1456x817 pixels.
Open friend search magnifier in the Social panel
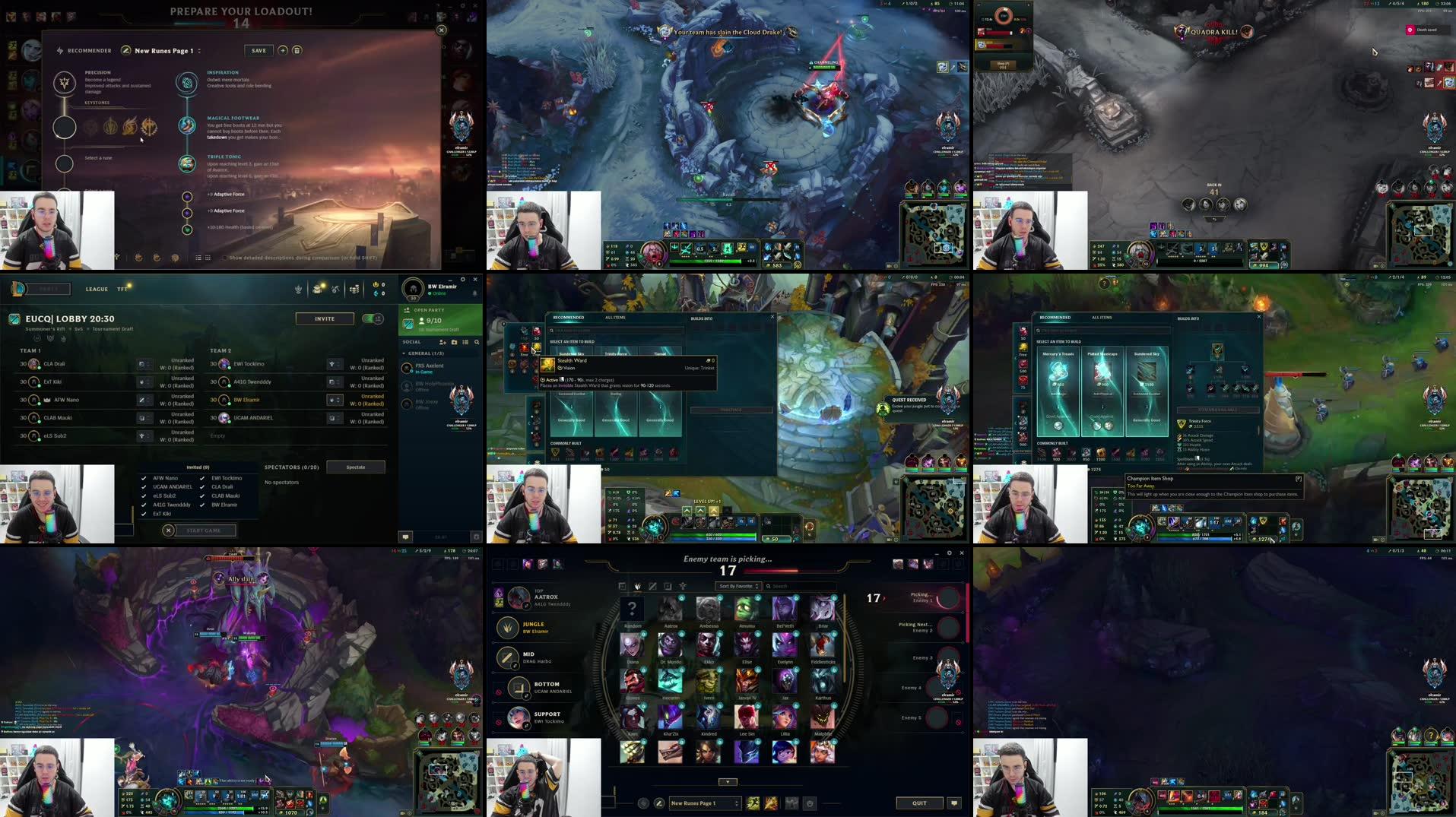pos(477,342)
